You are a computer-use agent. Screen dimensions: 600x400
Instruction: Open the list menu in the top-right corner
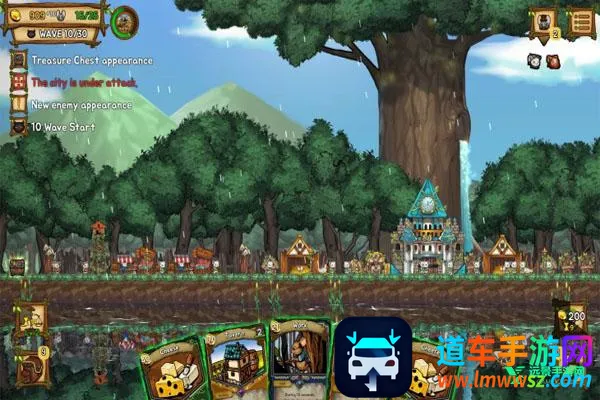point(580,20)
